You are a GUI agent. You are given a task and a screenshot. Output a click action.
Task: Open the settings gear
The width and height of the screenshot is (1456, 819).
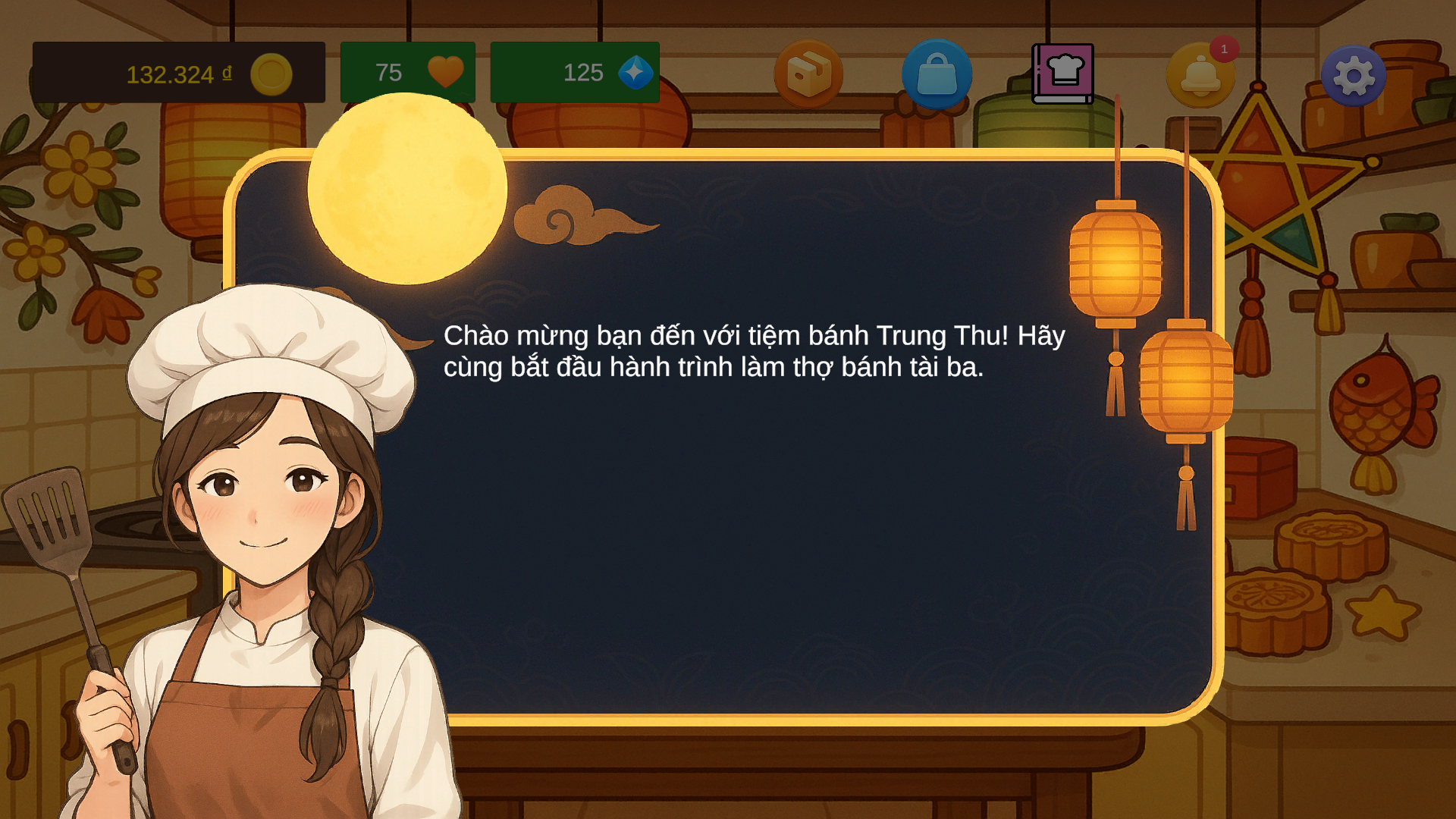pos(1354,74)
